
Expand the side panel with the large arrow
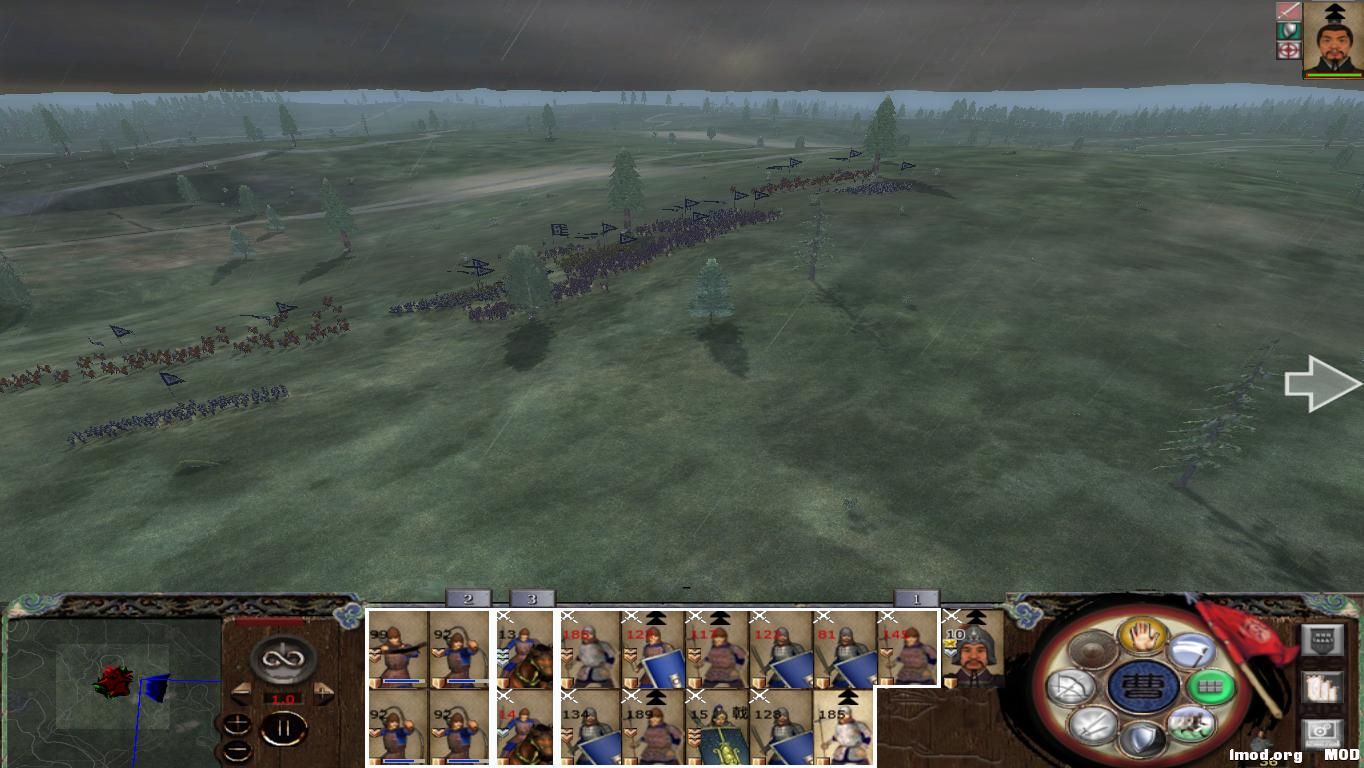click(1320, 383)
